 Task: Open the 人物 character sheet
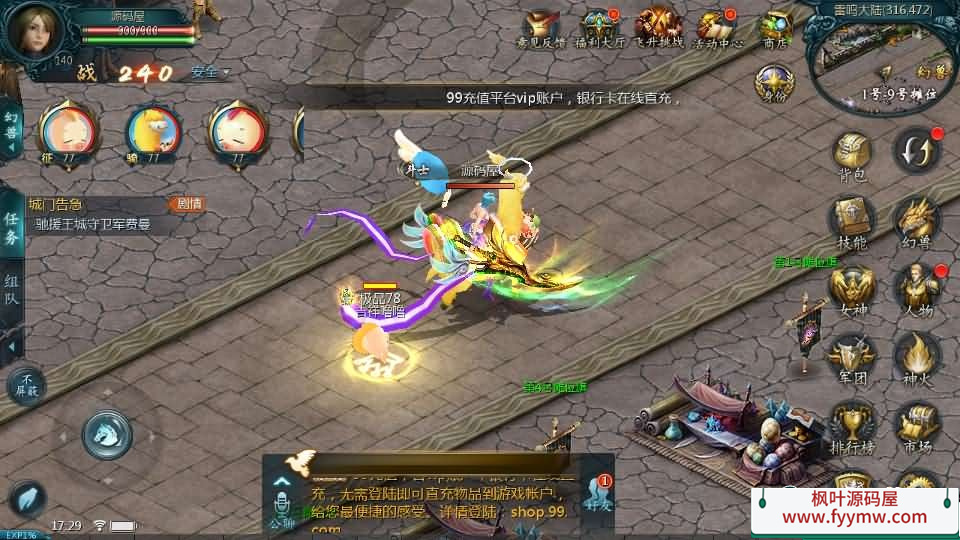(916, 289)
